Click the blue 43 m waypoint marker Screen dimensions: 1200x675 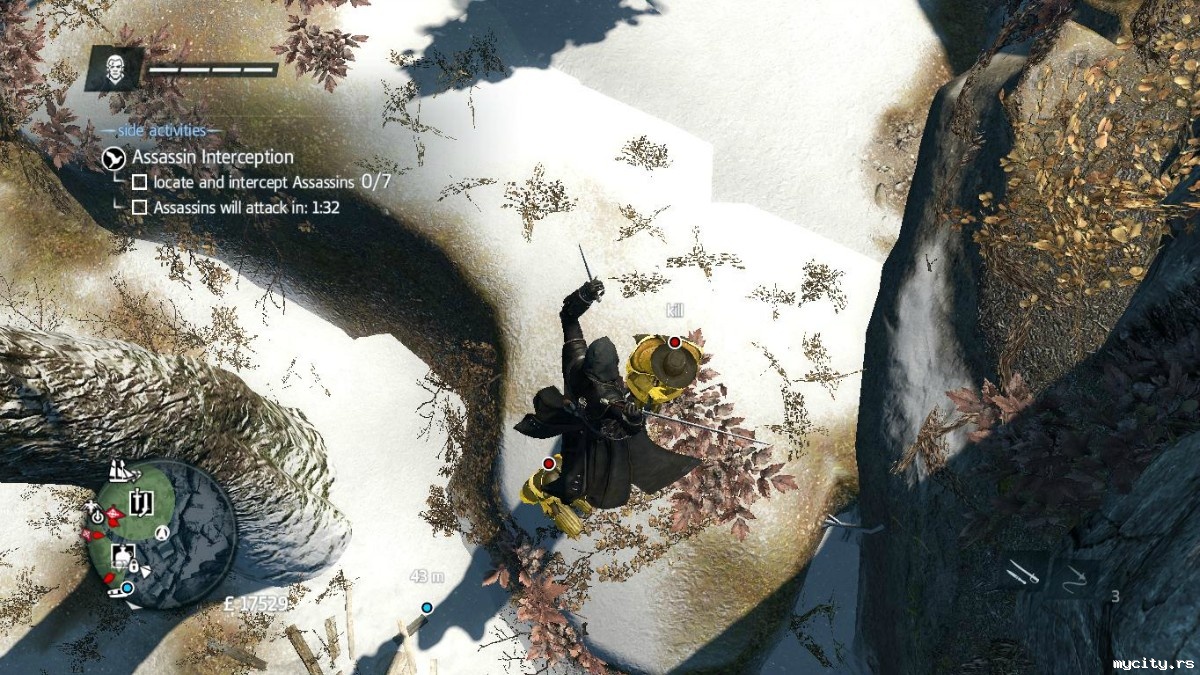[x=427, y=607]
